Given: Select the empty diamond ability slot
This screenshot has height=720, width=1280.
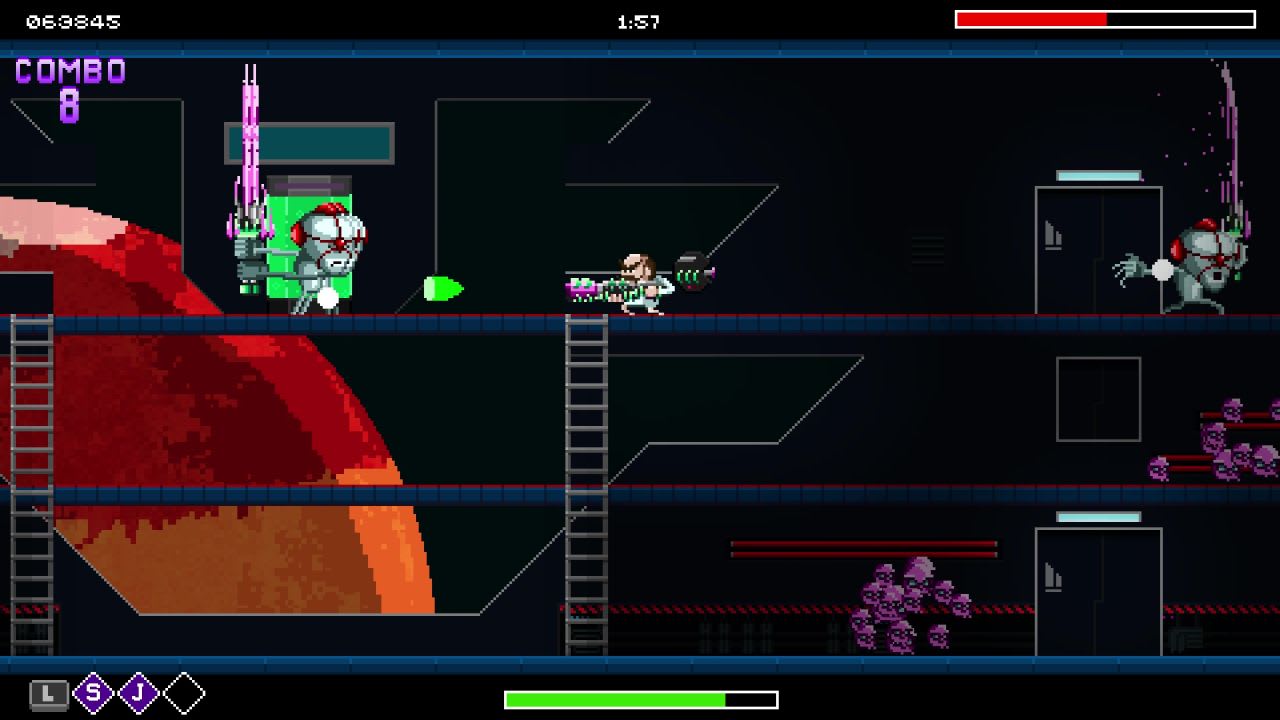Looking at the screenshot, I should 181,691.
